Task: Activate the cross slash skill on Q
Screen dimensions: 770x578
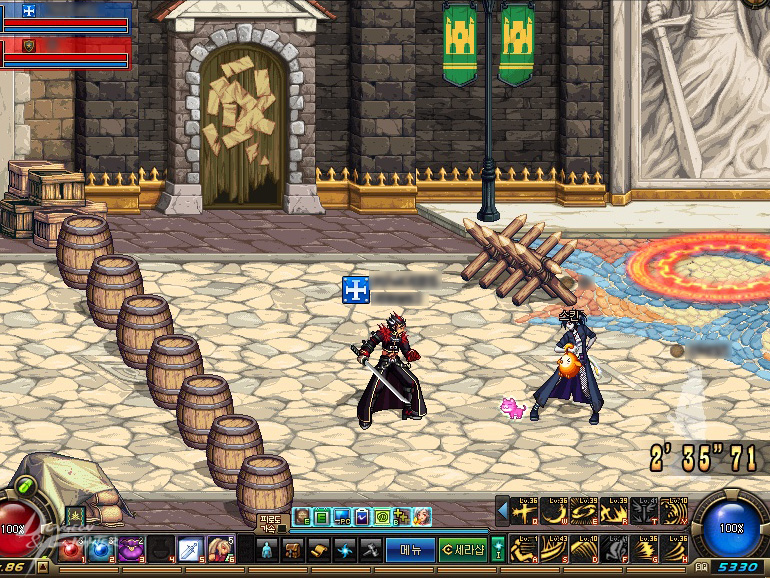Action: click(x=525, y=512)
